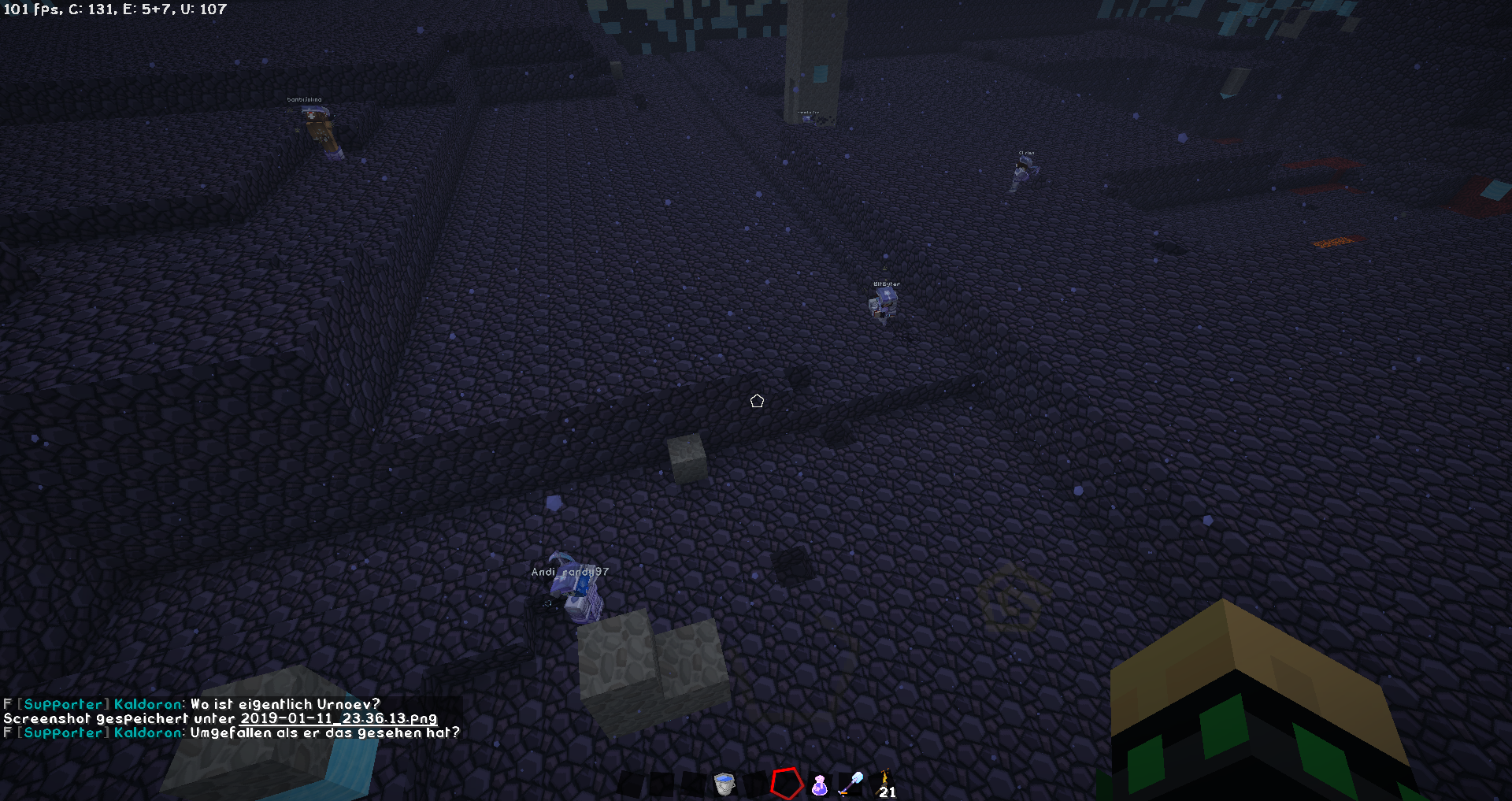Open the saved screenshot file link in chat
The width and height of the screenshot is (1512, 801).
pos(339,718)
